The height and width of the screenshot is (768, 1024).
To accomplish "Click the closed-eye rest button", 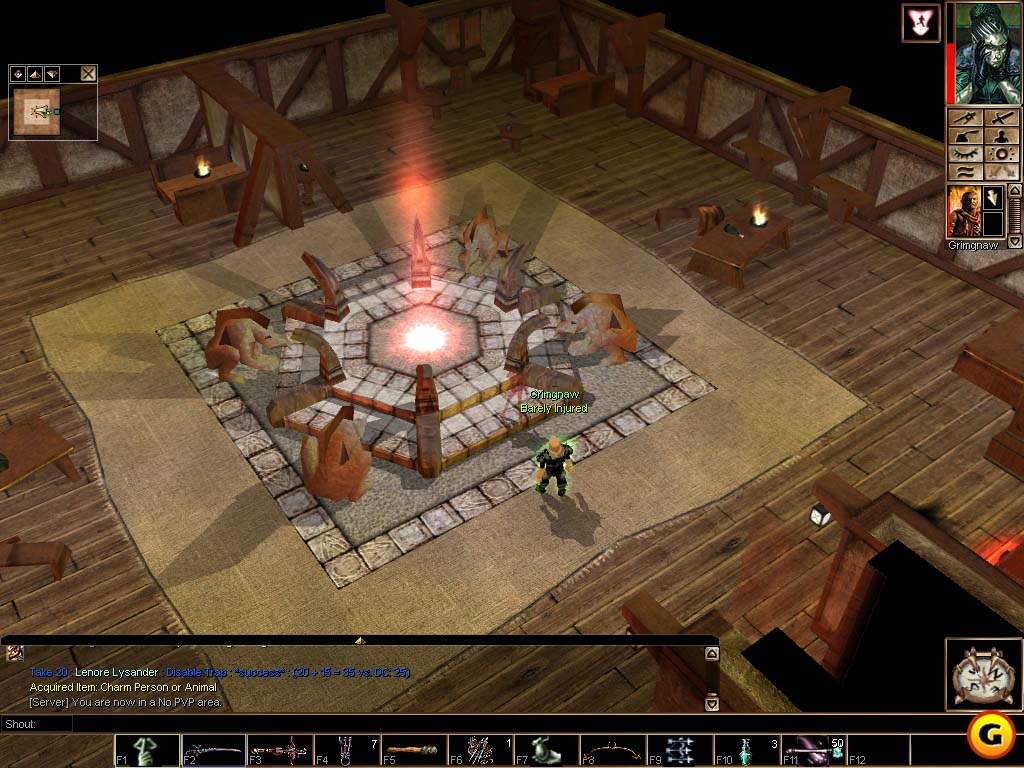I will [x=964, y=155].
